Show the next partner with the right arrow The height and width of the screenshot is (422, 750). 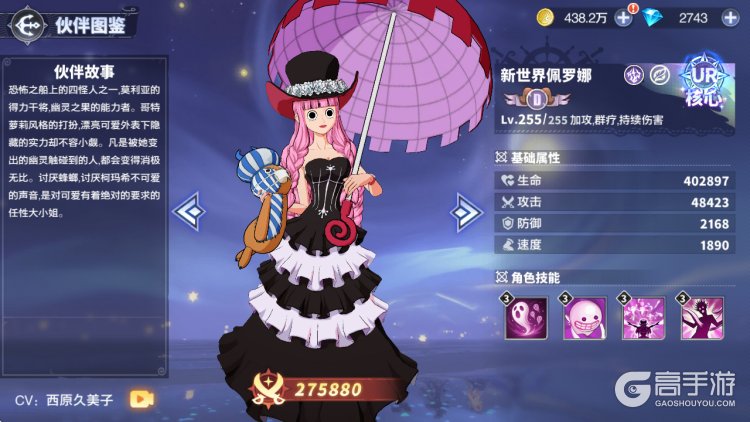(465, 211)
